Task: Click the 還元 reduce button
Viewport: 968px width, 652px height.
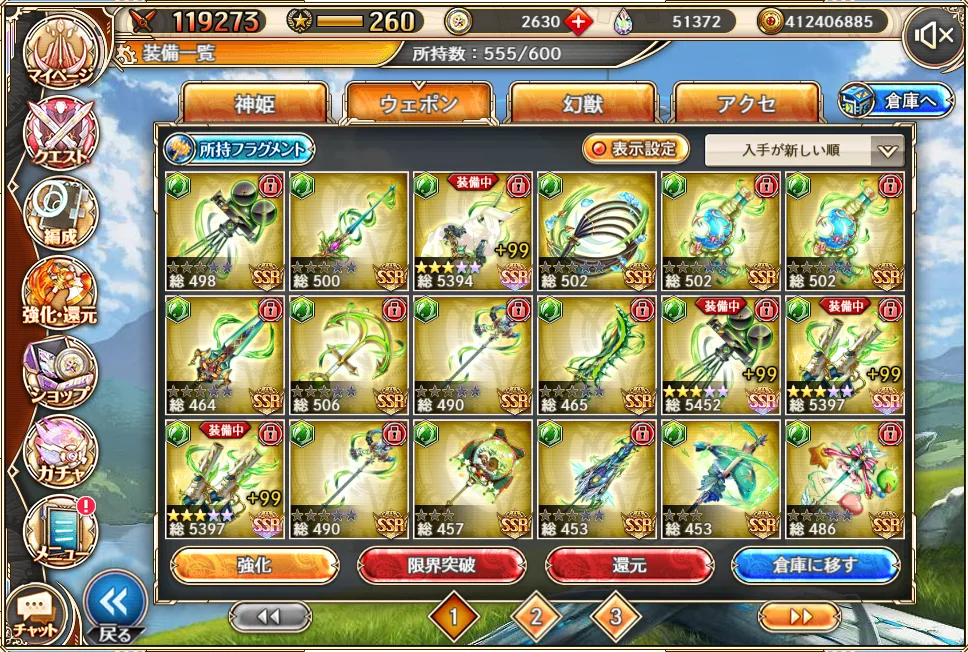Action: click(x=628, y=565)
